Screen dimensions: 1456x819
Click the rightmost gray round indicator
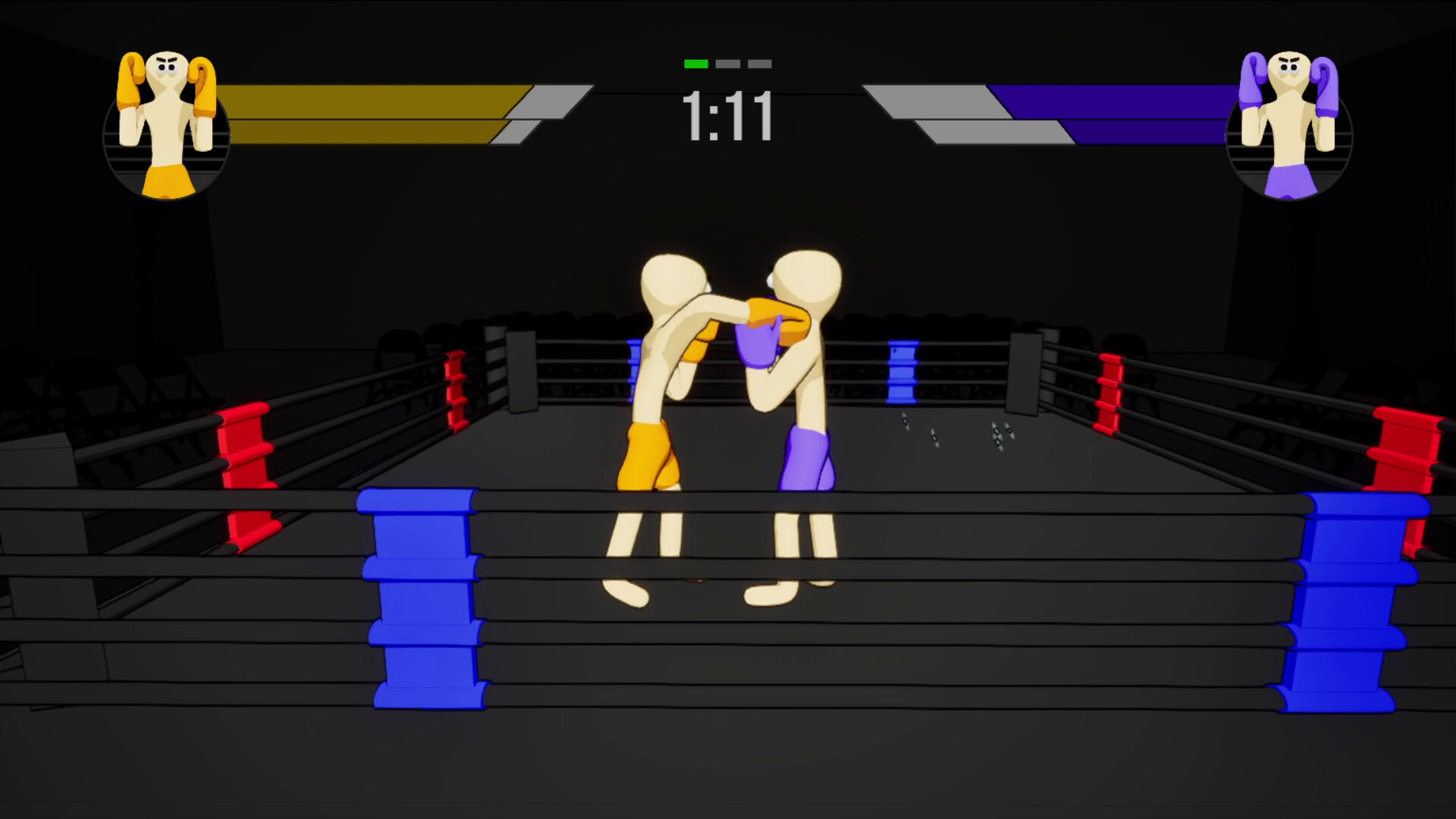760,64
